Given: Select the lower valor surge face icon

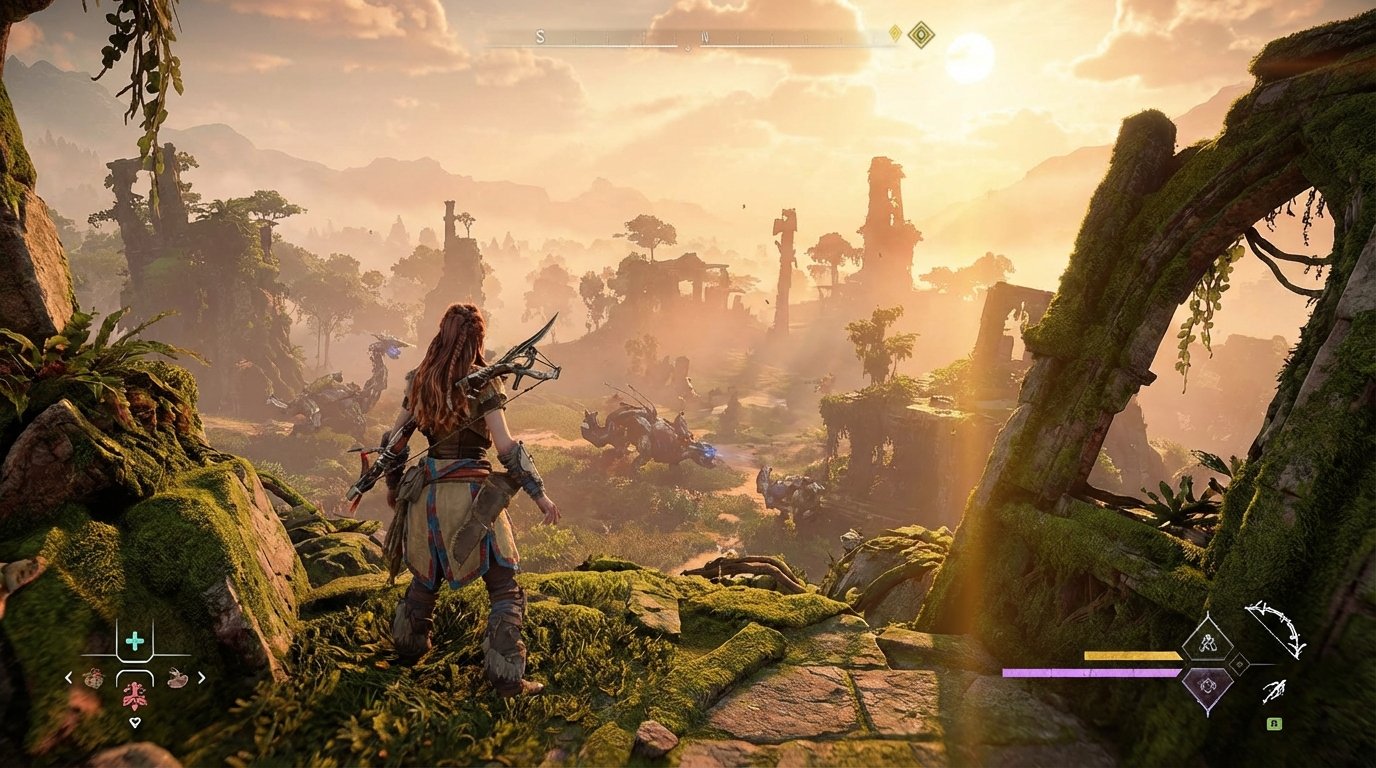Looking at the screenshot, I should (x=1208, y=685).
